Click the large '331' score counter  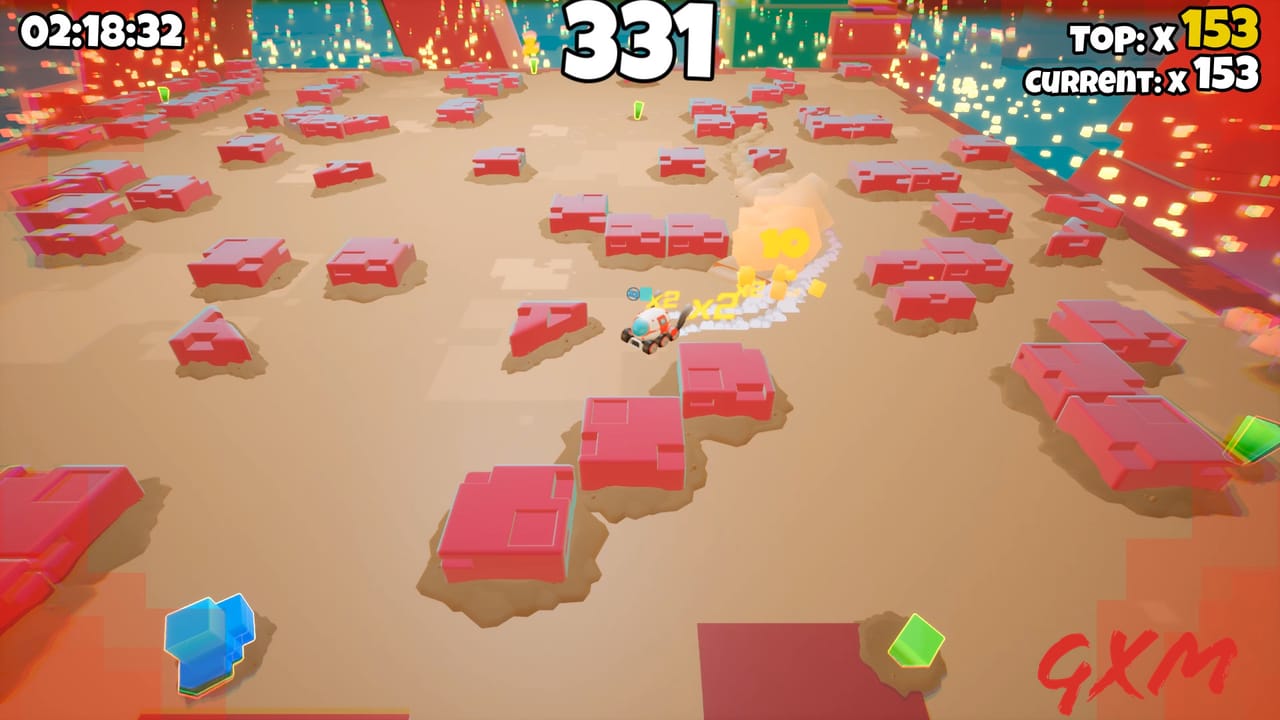640,40
